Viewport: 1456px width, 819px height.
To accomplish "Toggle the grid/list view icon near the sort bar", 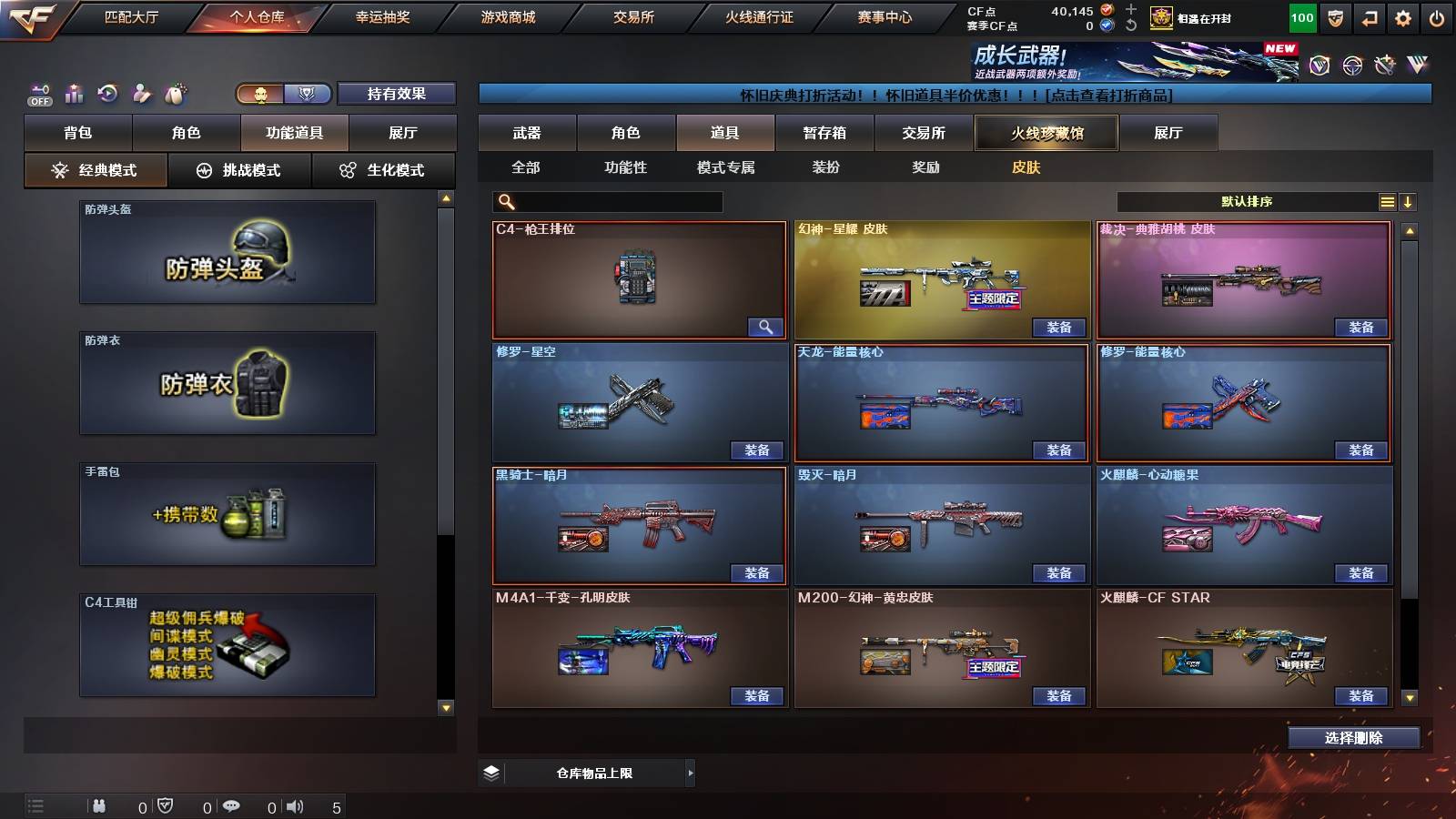I will (1387, 201).
